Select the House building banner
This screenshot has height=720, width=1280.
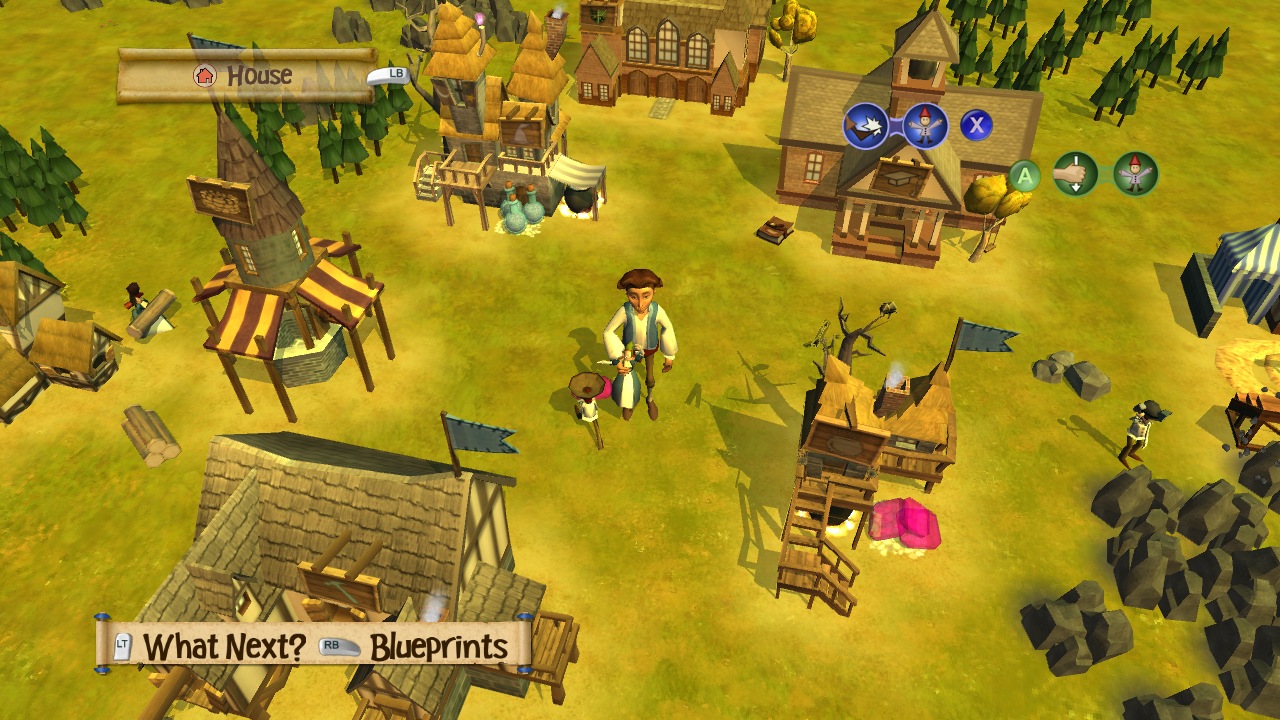click(246, 75)
